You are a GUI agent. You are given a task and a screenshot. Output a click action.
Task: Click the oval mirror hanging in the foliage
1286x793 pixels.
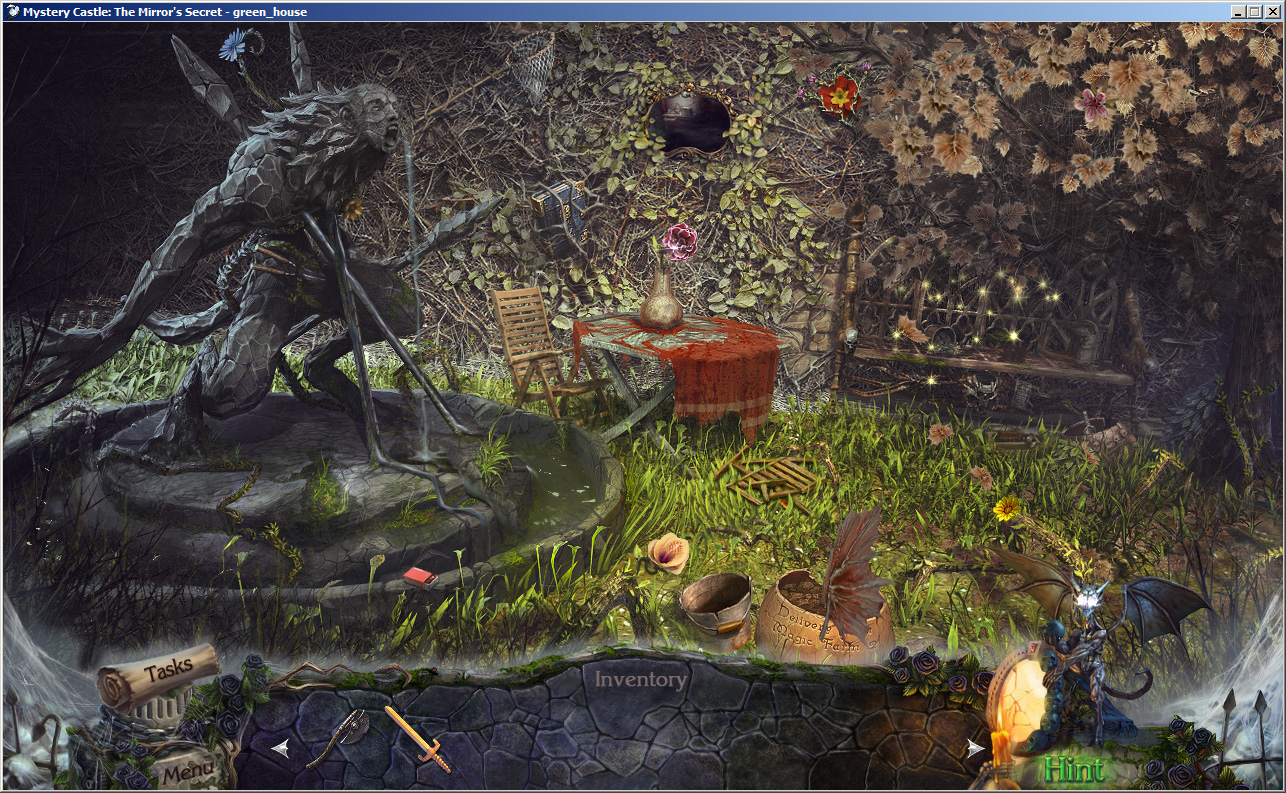690,120
